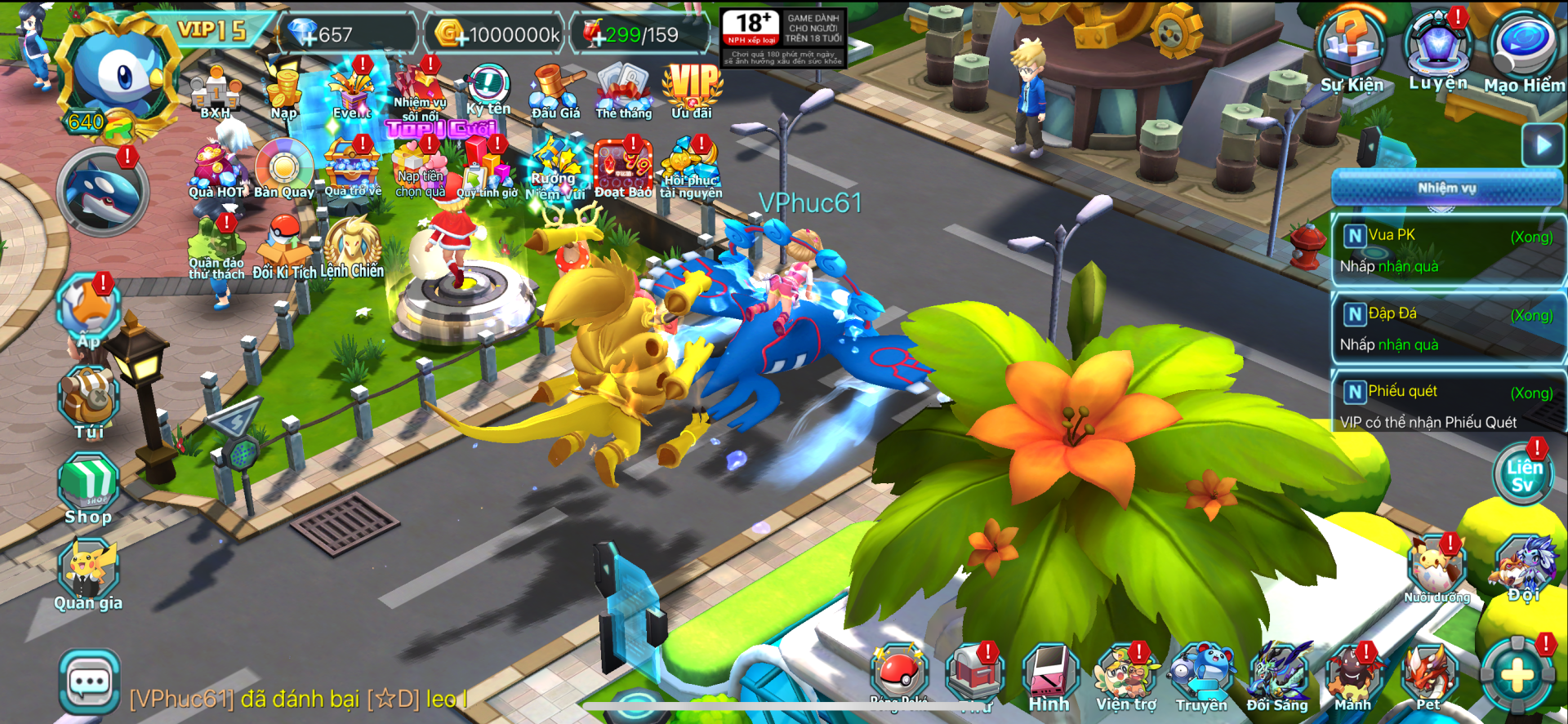
Task: Toggle the yellow plus menu button
Action: coord(1517,676)
